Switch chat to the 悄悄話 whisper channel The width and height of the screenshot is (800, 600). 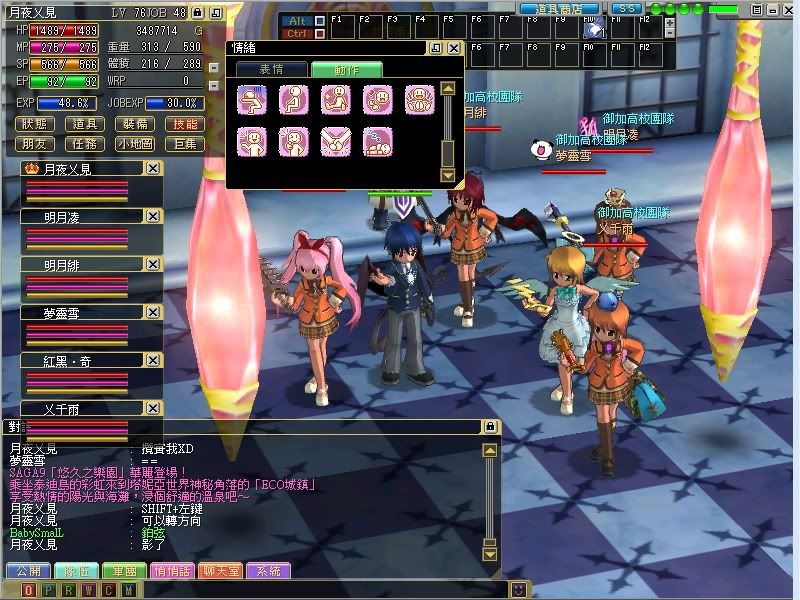(x=175, y=571)
